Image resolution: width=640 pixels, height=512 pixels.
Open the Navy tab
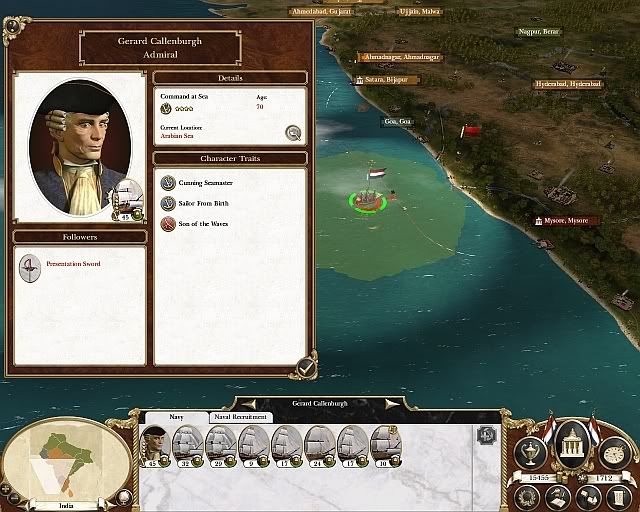tap(177, 417)
